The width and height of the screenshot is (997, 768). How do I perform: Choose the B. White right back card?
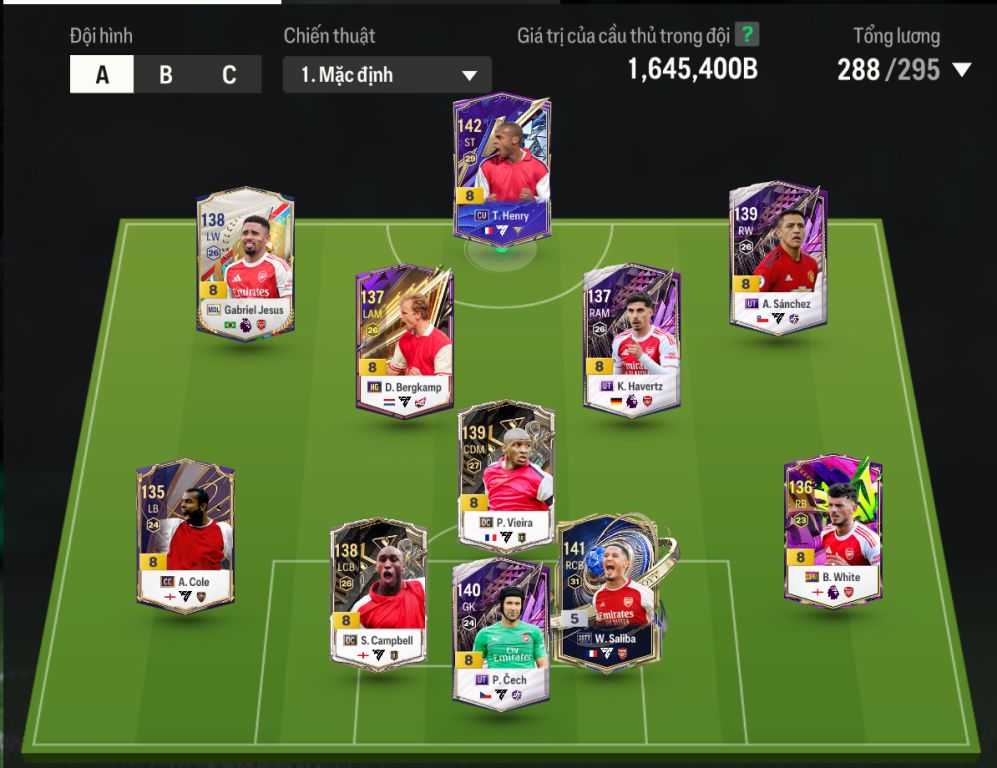point(832,530)
